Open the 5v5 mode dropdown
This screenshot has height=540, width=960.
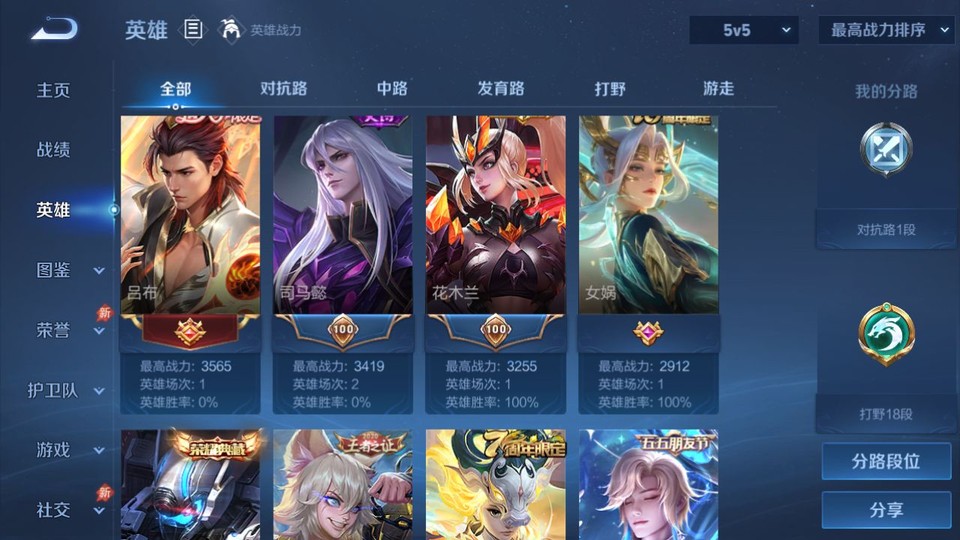[x=744, y=30]
